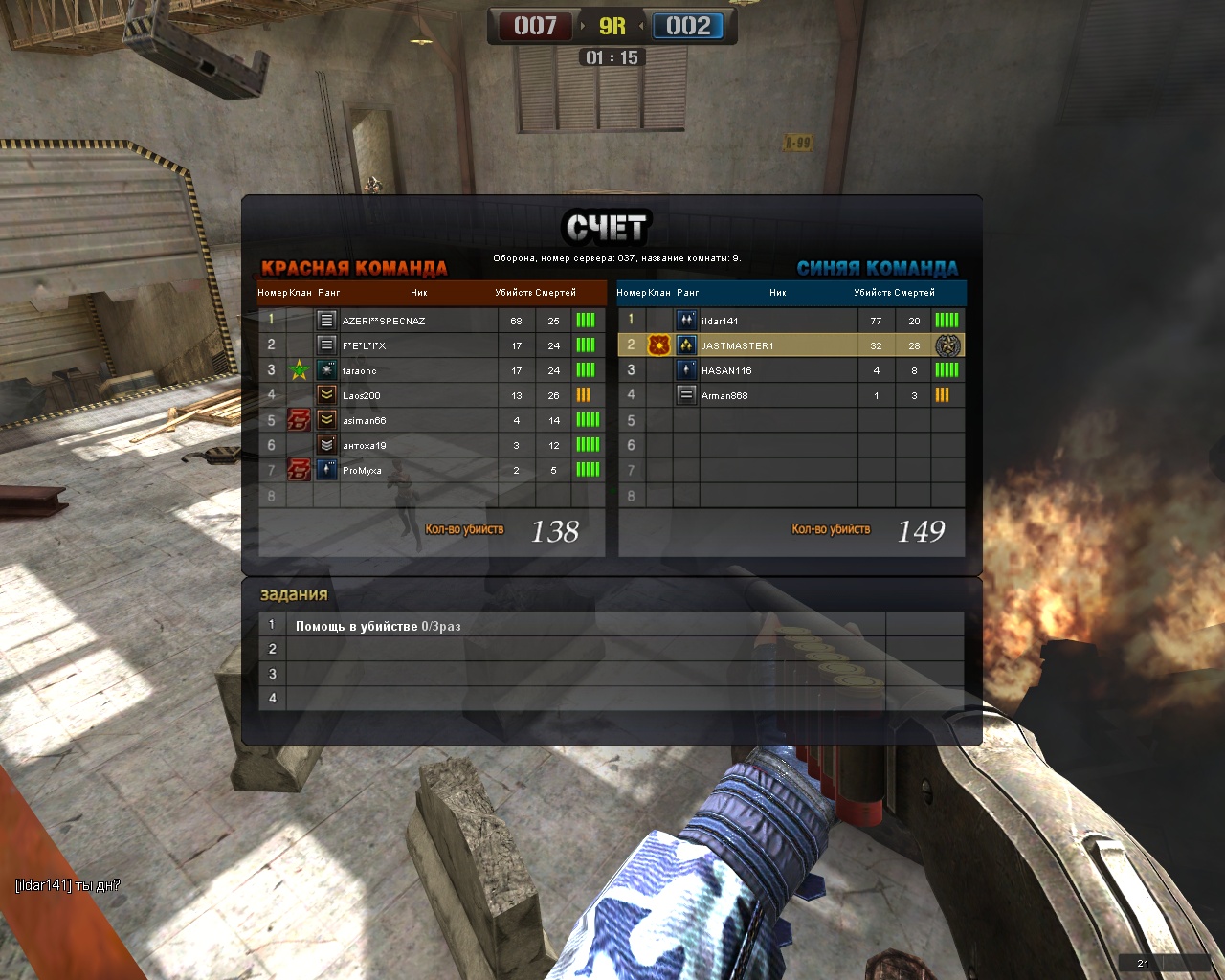This screenshot has width=1225, height=980.
Task: Click the green star clan emblem beside faraonc
Action: tap(299, 370)
